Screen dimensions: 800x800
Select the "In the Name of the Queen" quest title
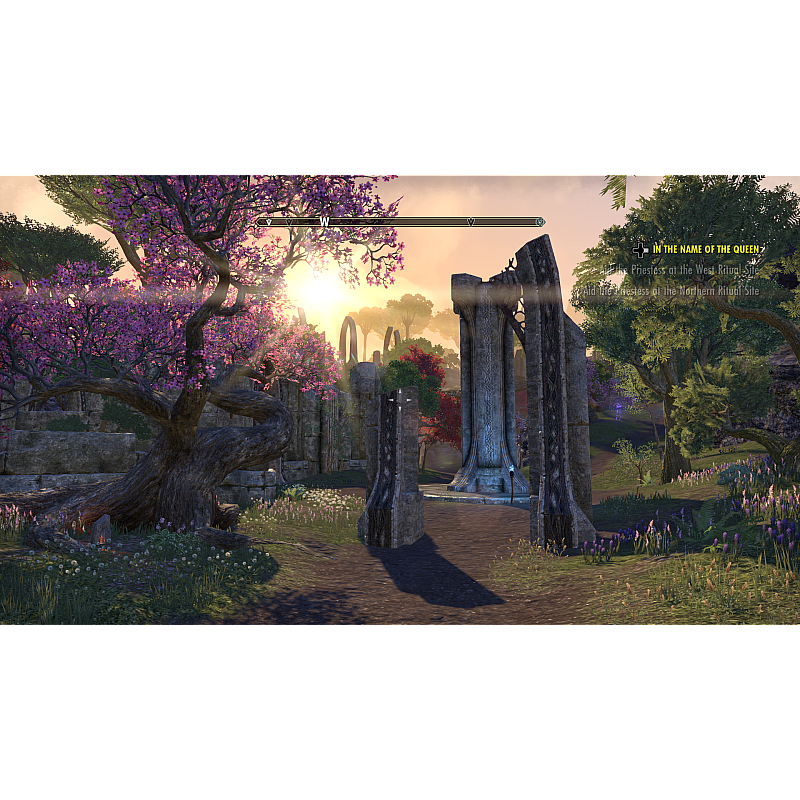coord(707,249)
